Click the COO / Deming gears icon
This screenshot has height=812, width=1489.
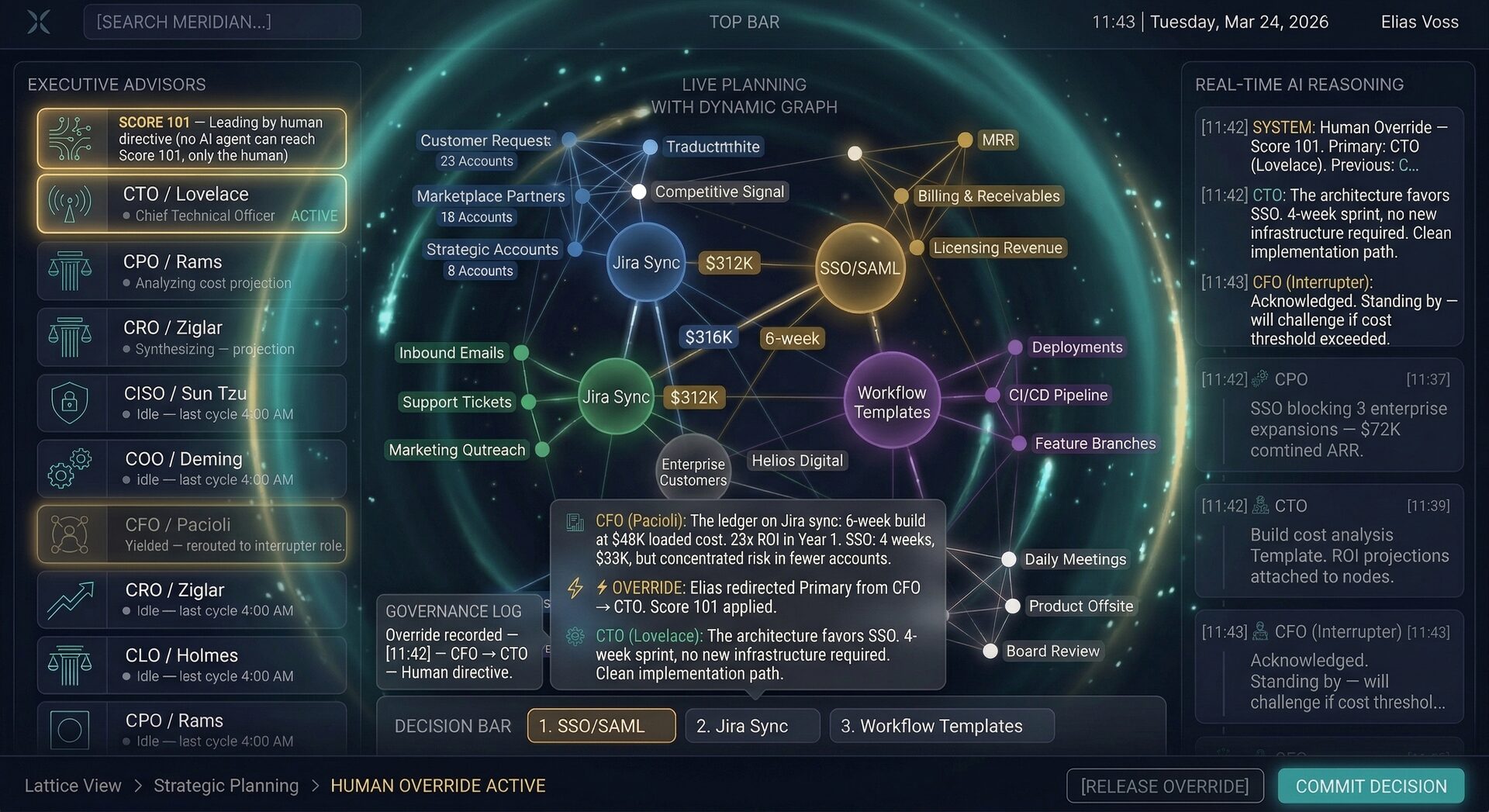coord(71,468)
